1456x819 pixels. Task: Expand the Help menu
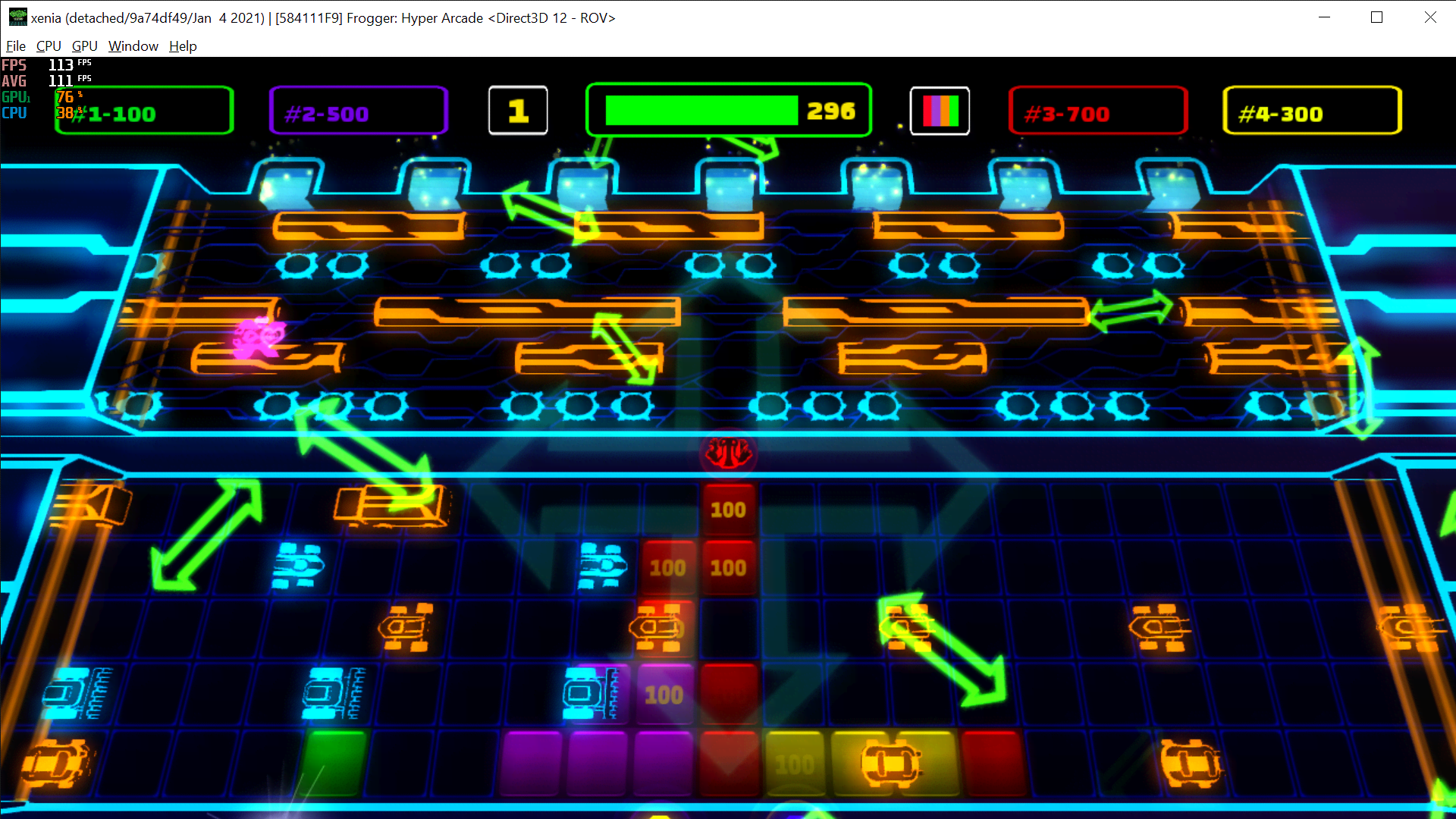pyautogui.click(x=182, y=46)
